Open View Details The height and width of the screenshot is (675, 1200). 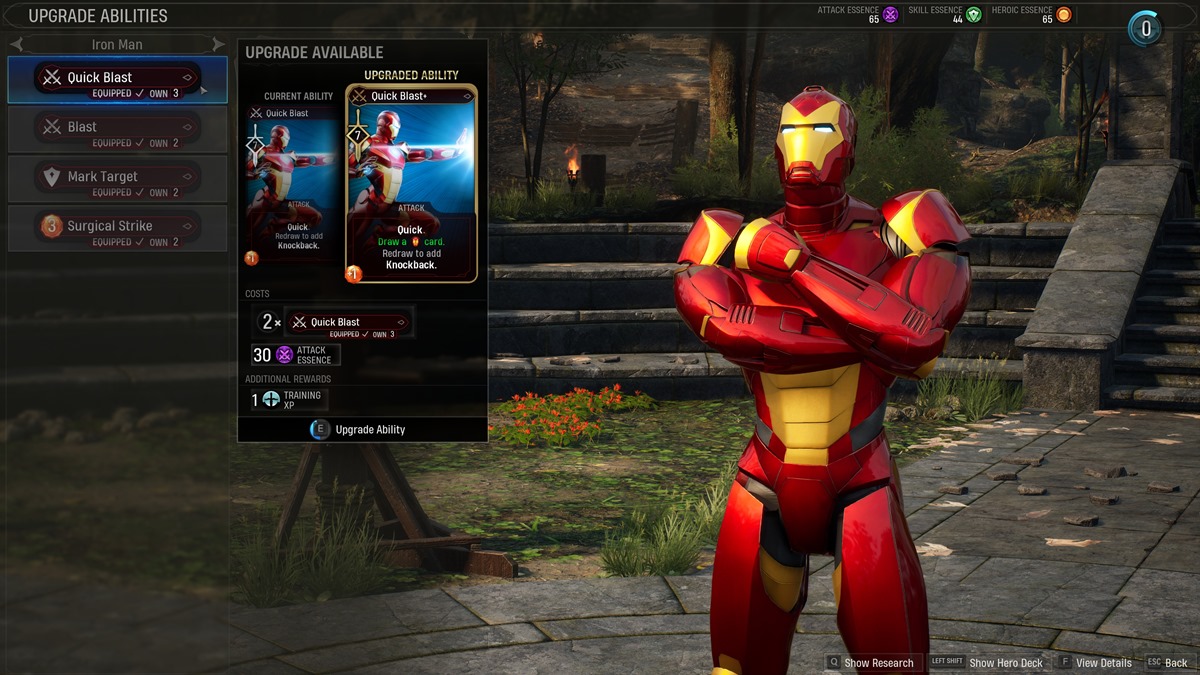(x=1095, y=662)
